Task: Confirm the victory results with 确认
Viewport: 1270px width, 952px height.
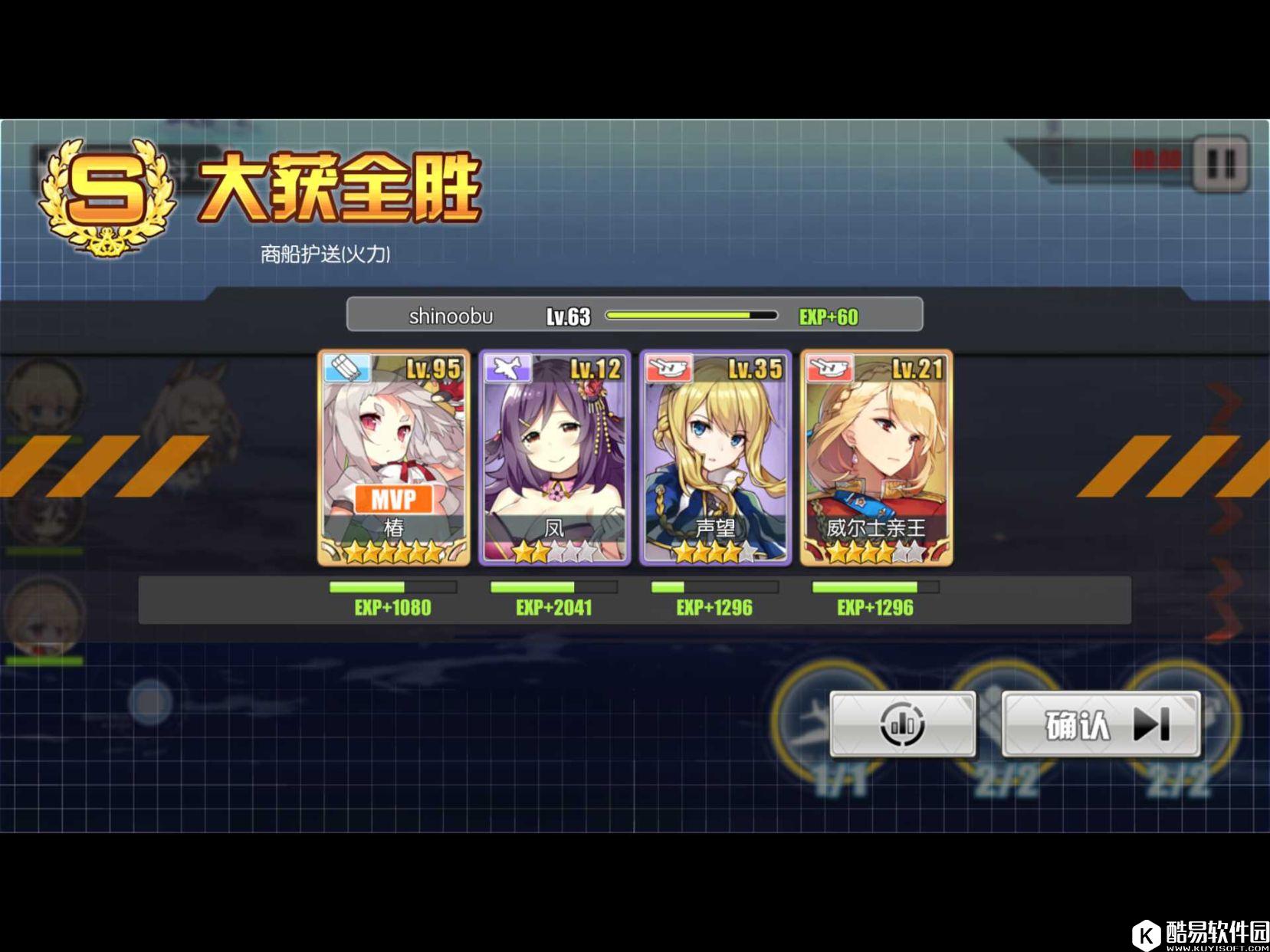Action: 1101,724
